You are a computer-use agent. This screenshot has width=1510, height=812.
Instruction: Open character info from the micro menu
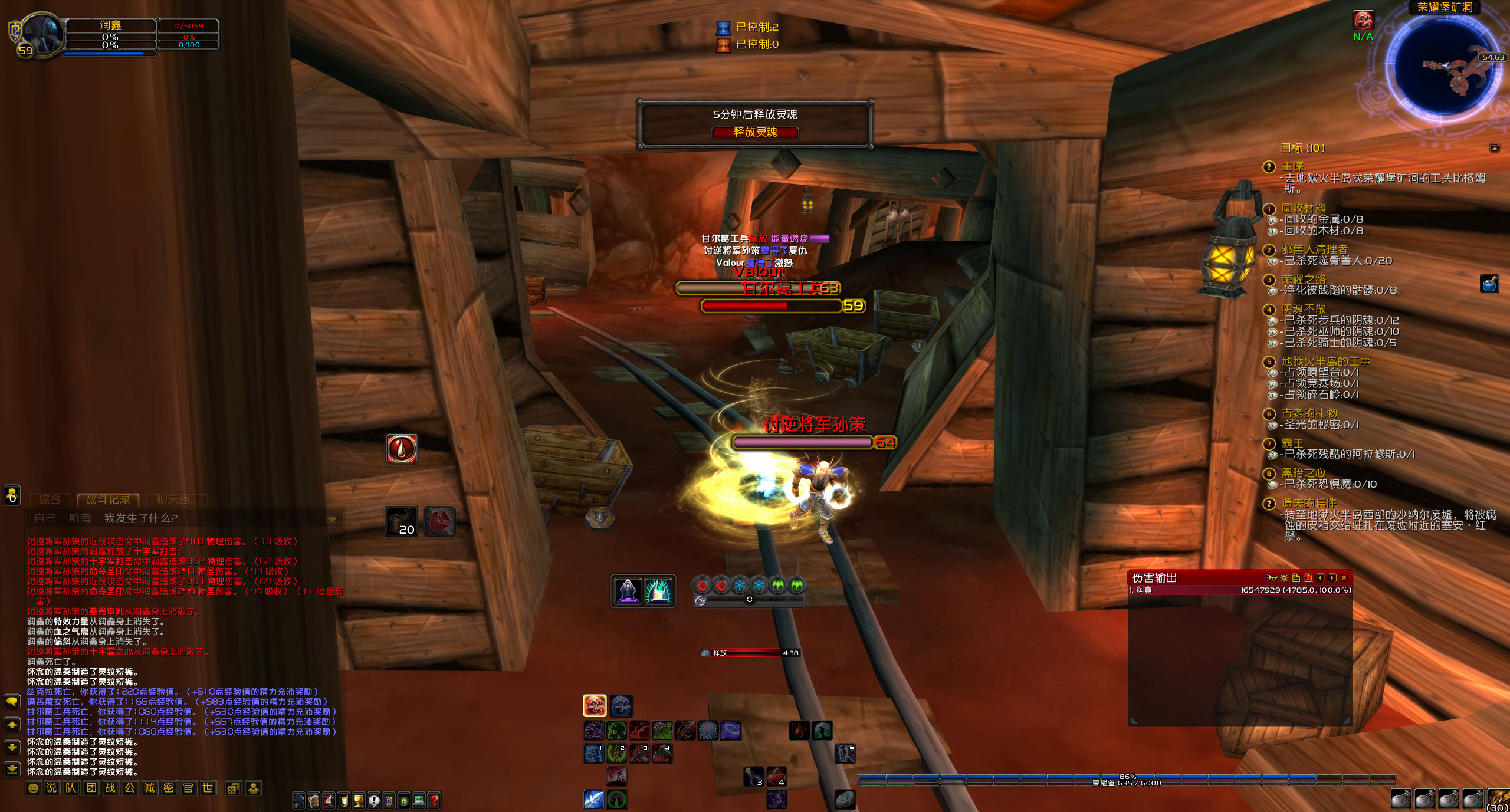pyautogui.click(x=298, y=801)
